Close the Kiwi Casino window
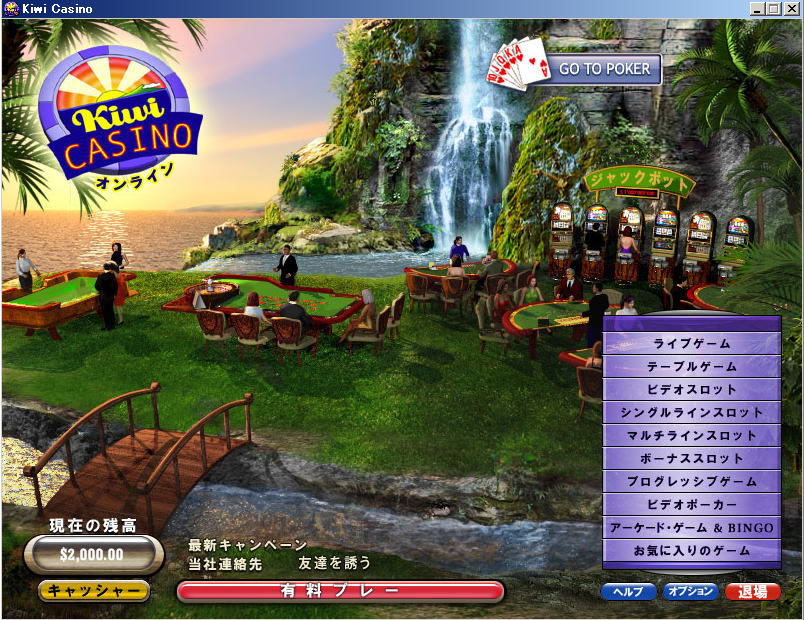 coord(791,9)
